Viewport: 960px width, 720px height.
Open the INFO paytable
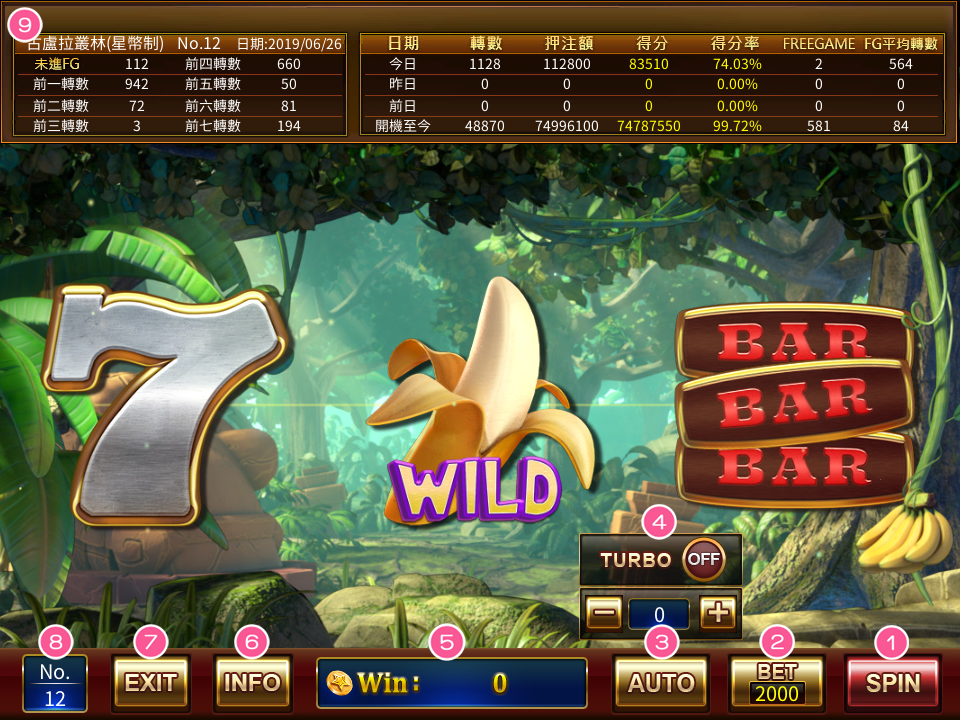tap(253, 683)
